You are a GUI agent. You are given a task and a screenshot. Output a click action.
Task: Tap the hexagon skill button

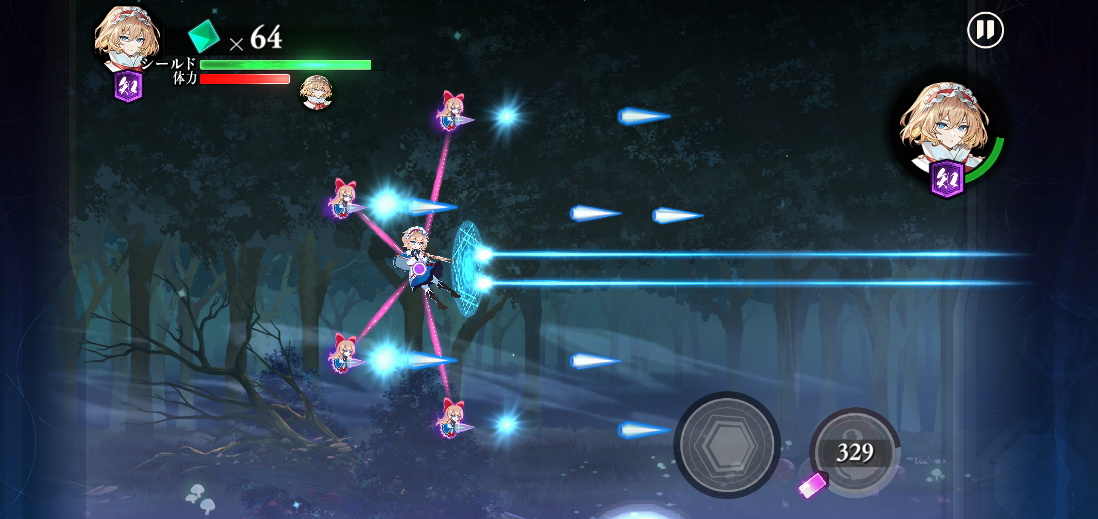pos(727,444)
